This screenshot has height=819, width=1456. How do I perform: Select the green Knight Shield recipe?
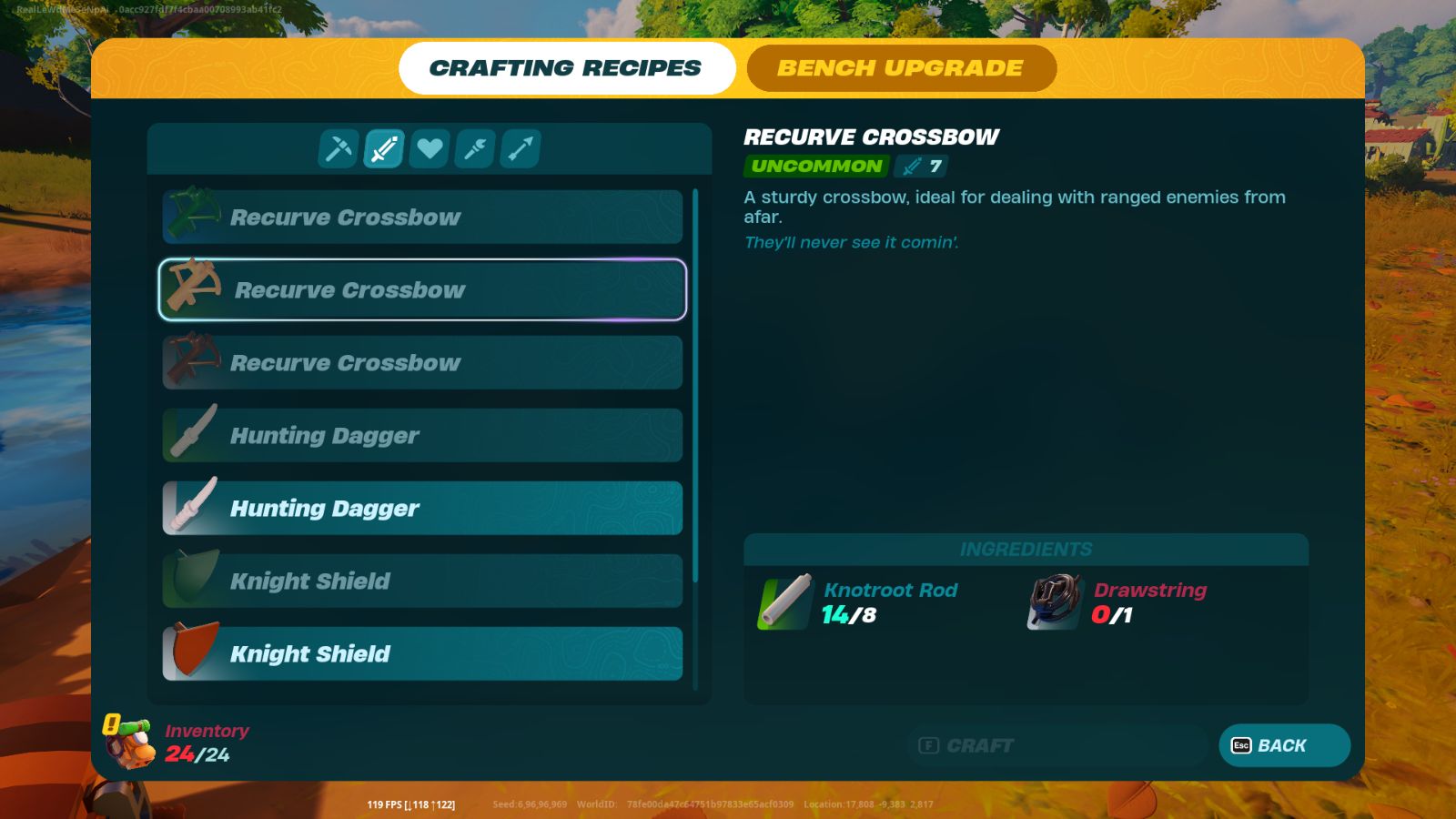tap(422, 581)
